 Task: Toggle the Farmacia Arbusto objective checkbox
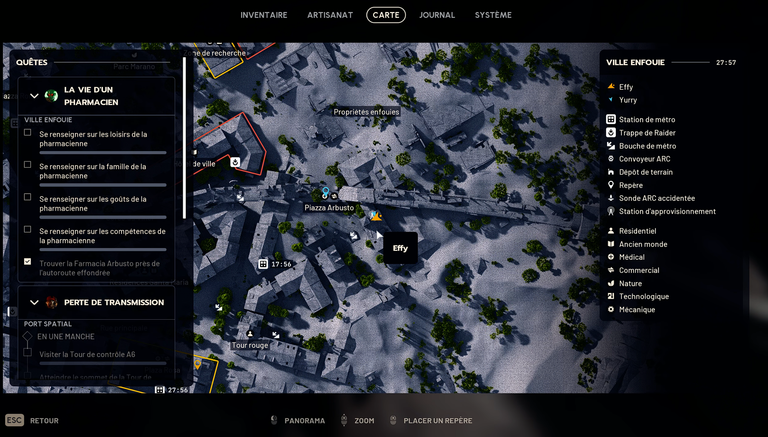coord(28,262)
